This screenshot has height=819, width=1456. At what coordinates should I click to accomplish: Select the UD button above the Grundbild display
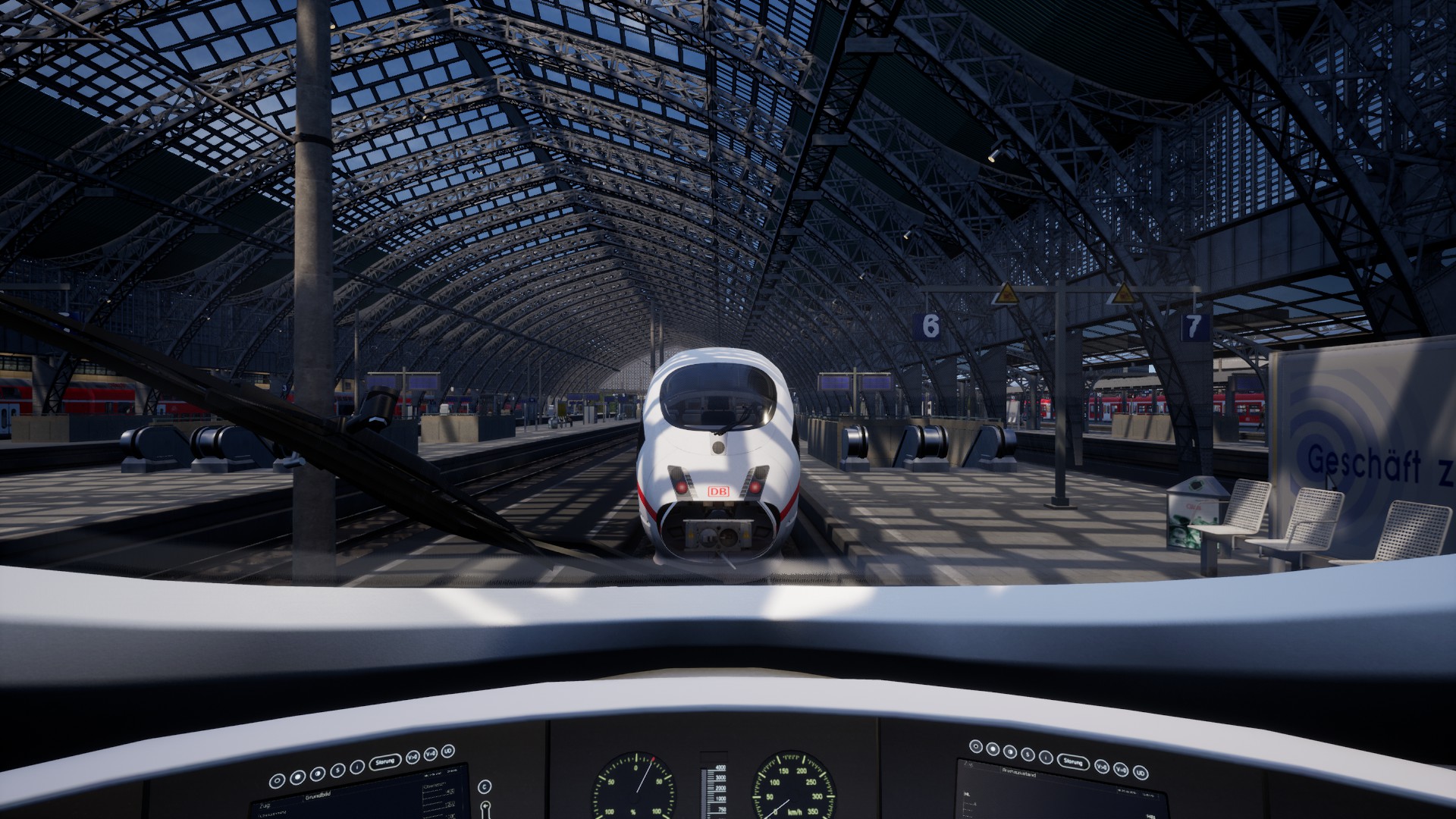pos(447,752)
